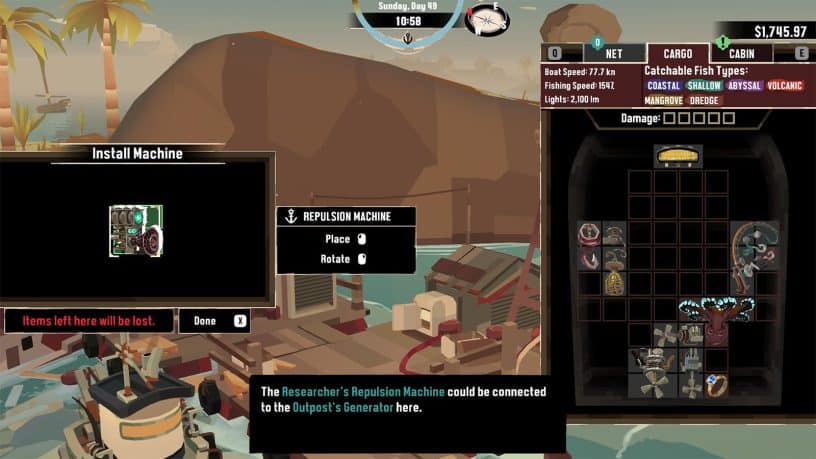Select the Repulsion Machine item
The image size is (816, 459).
(x=136, y=230)
